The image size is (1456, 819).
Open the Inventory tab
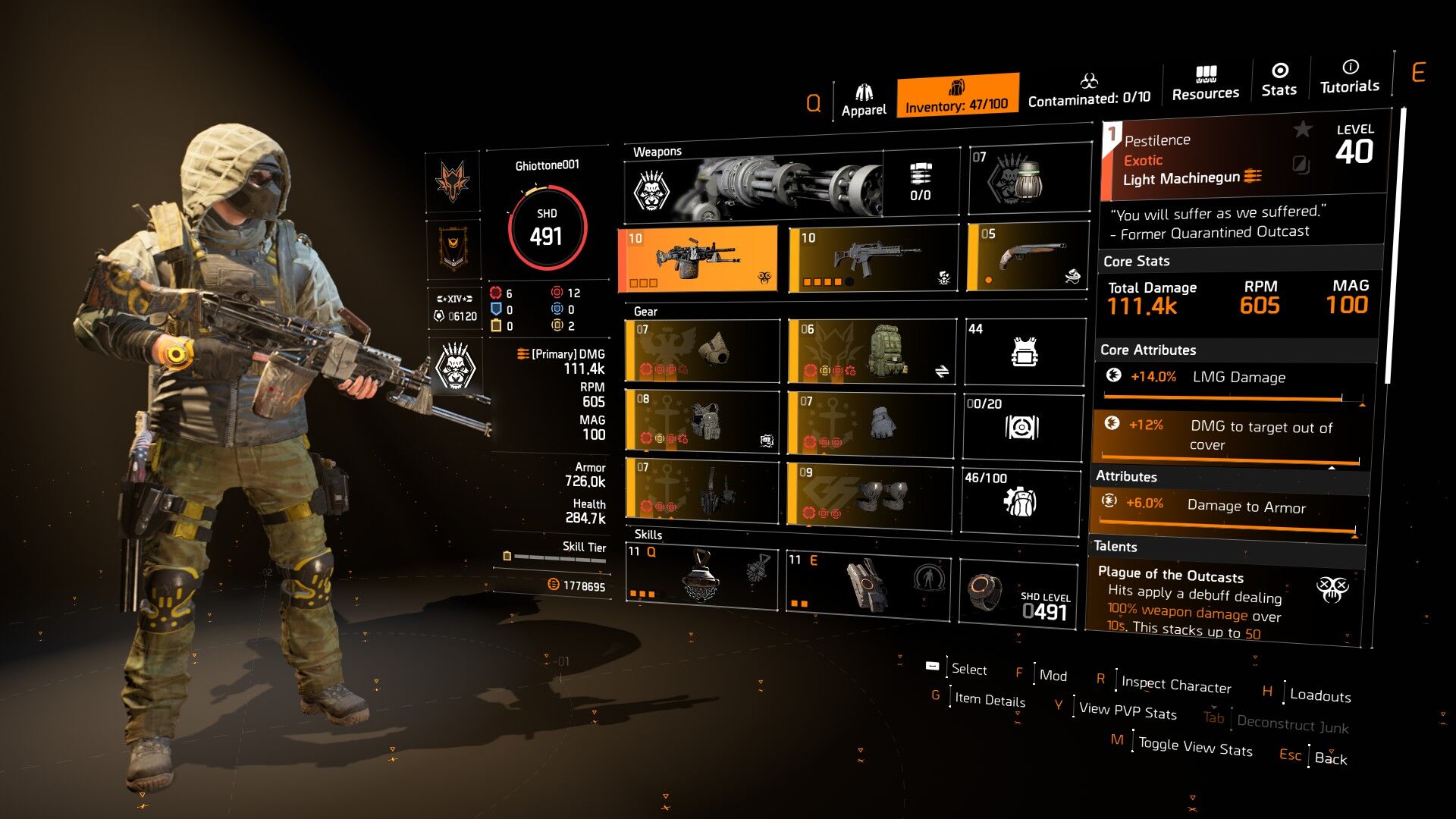(x=956, y=96)
